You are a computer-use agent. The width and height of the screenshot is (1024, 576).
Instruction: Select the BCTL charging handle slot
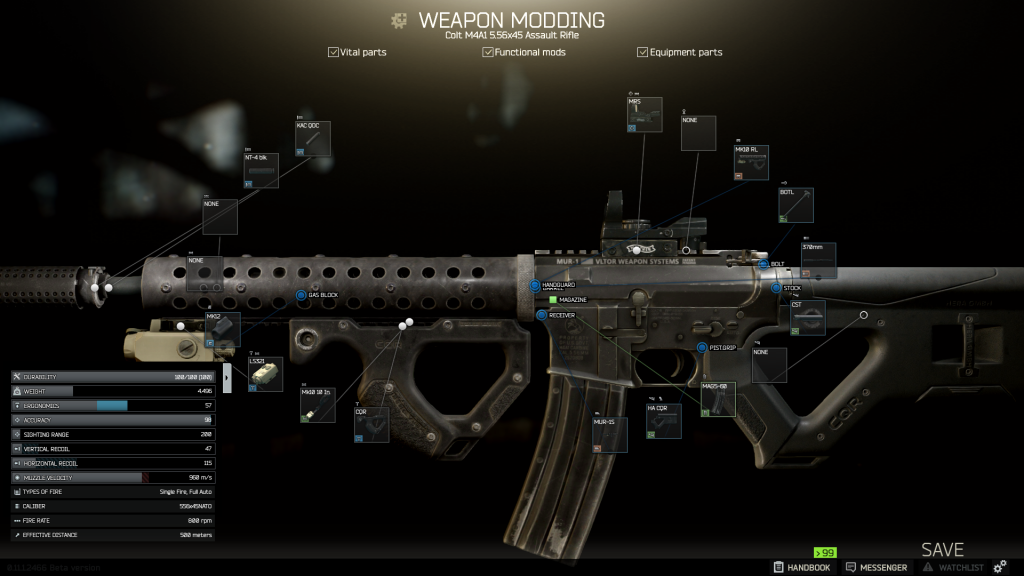(795, 205)
